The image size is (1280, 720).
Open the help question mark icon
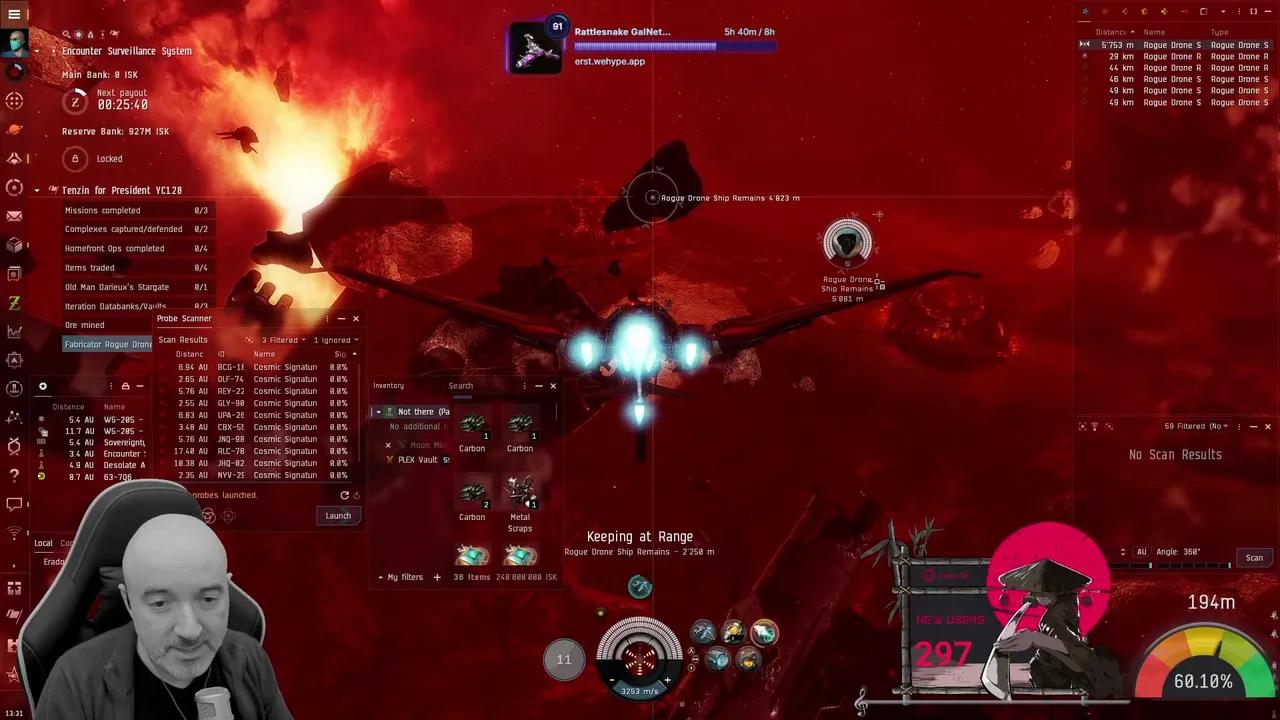[14, 475]
